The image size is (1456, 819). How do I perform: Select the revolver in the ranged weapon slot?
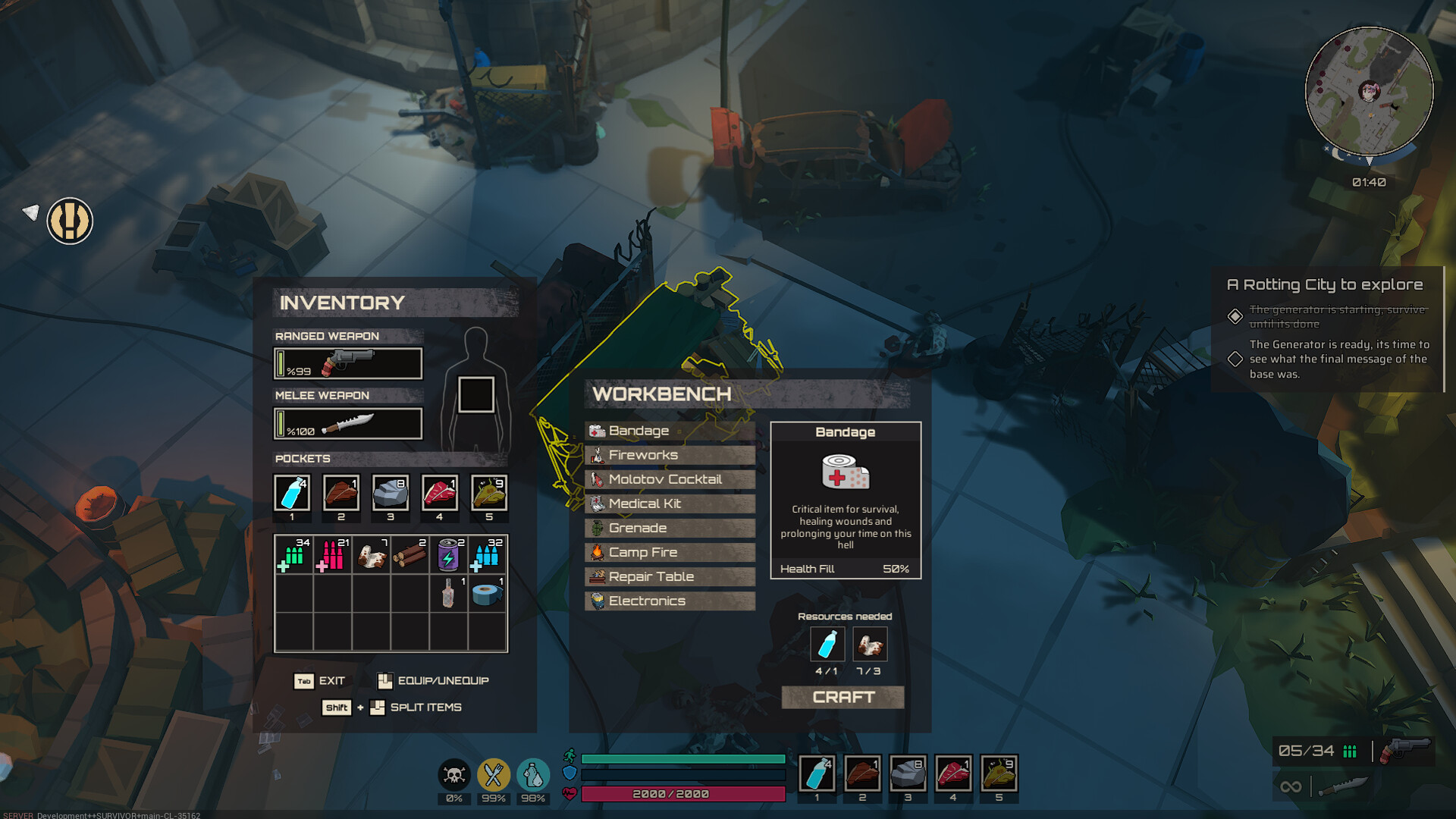click(x=348, y=363)
